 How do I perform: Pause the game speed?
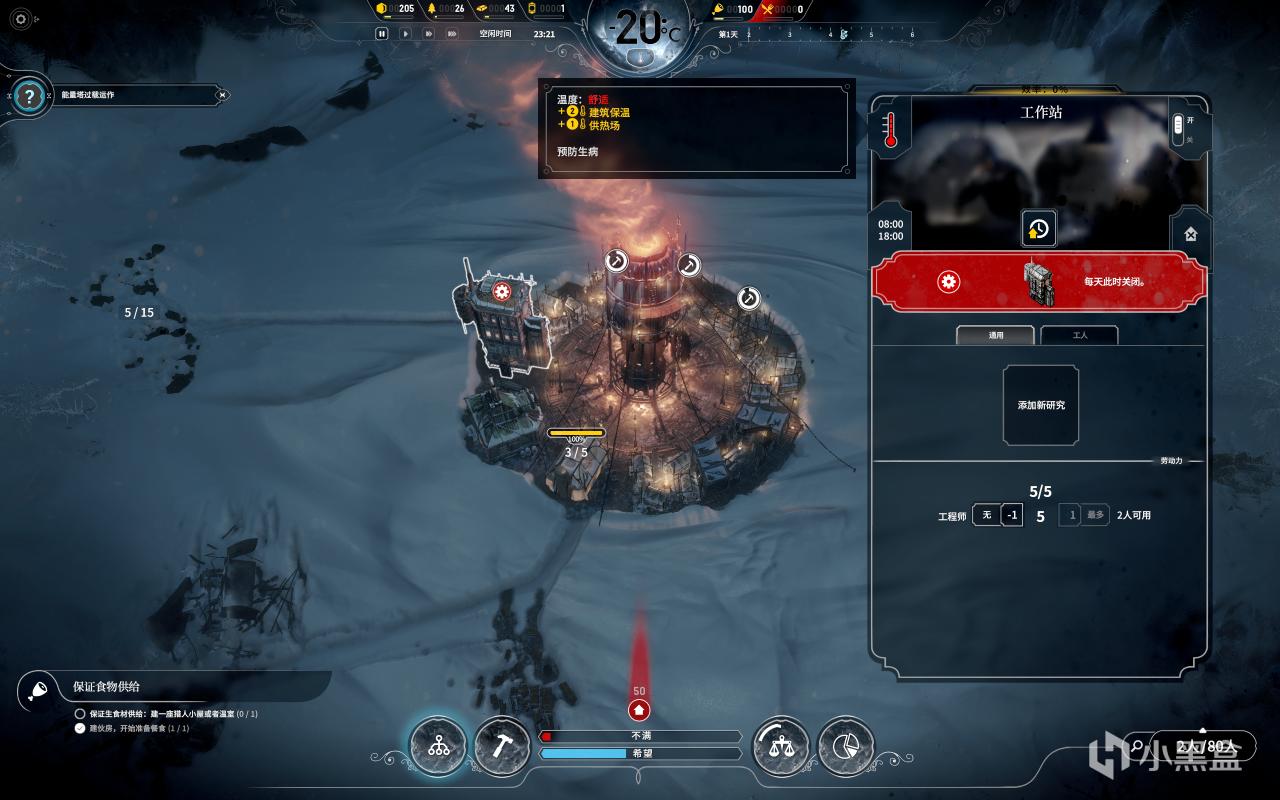click(381, 33)
